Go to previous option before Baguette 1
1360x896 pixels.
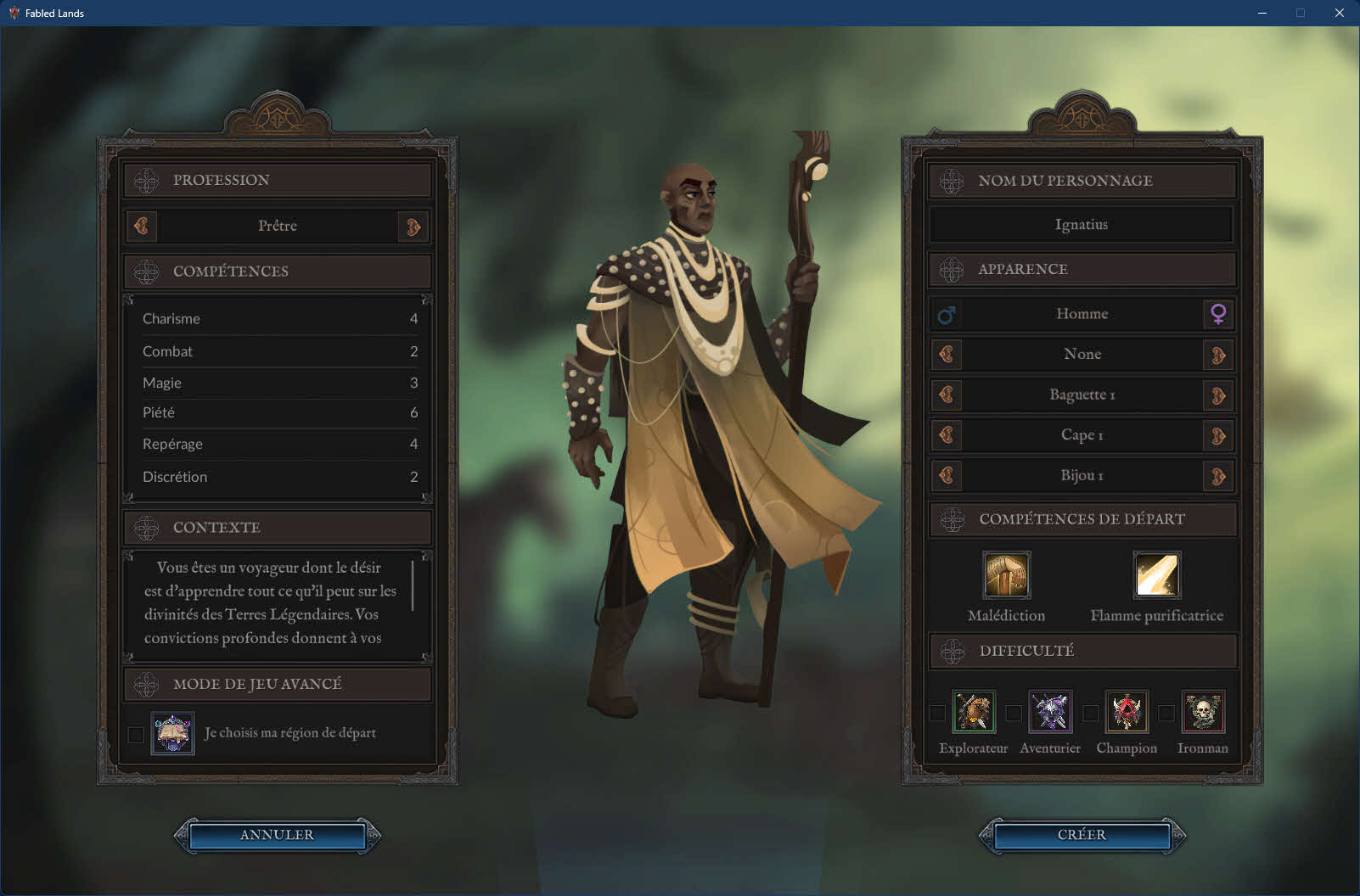click(x=947, y=395)
